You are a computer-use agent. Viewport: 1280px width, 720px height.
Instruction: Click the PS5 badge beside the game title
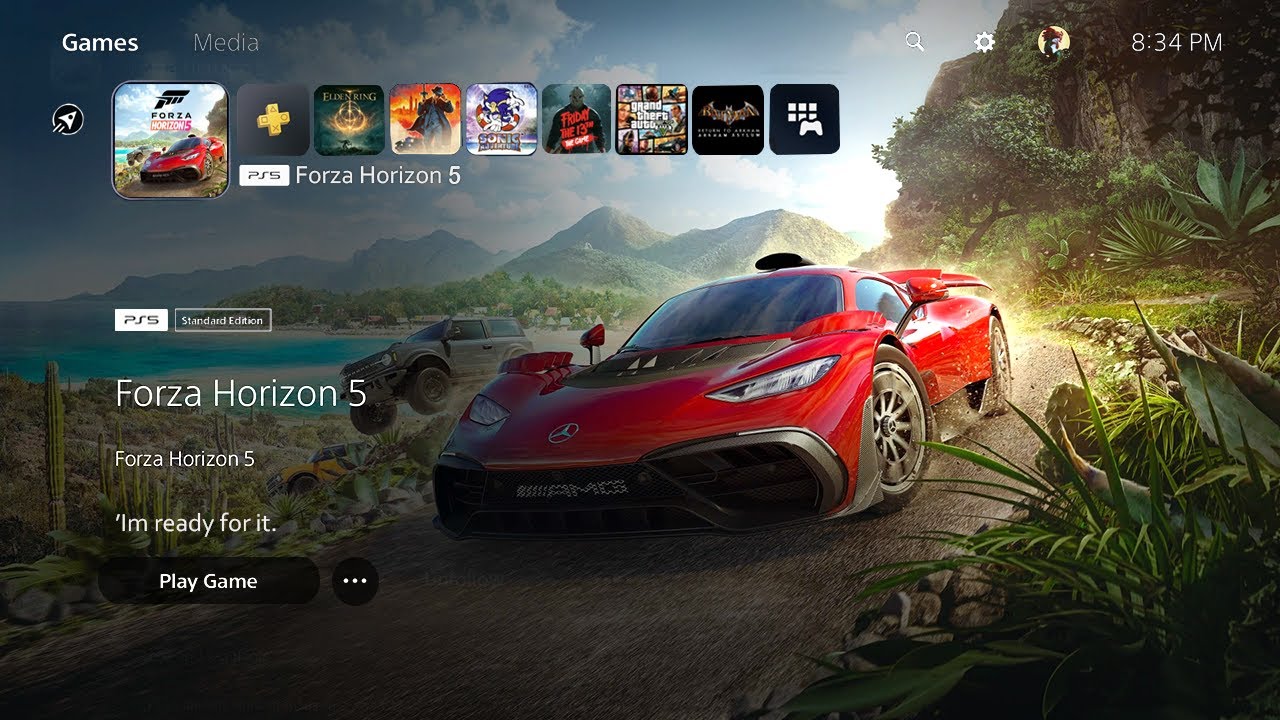click(x=141, y=320)
